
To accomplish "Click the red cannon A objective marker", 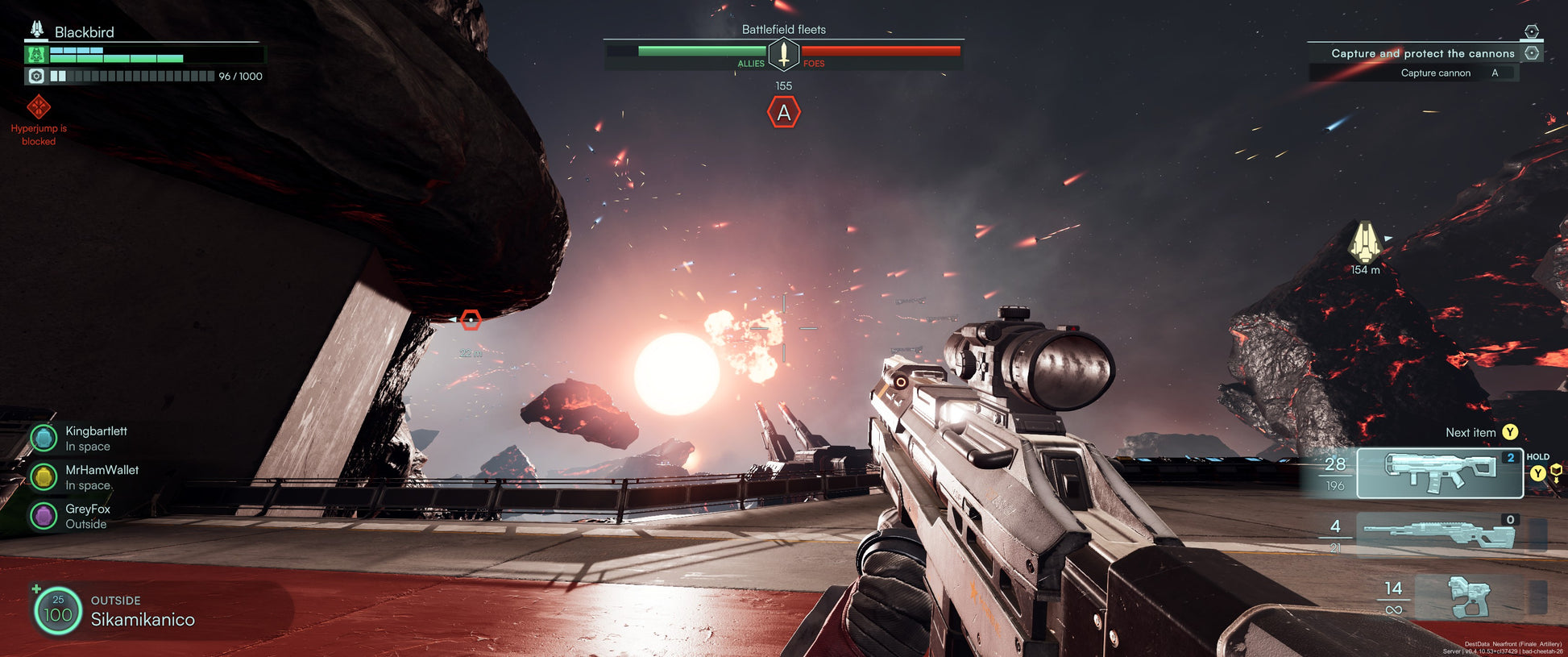I will pyautogui.click(x=784, y=113).
